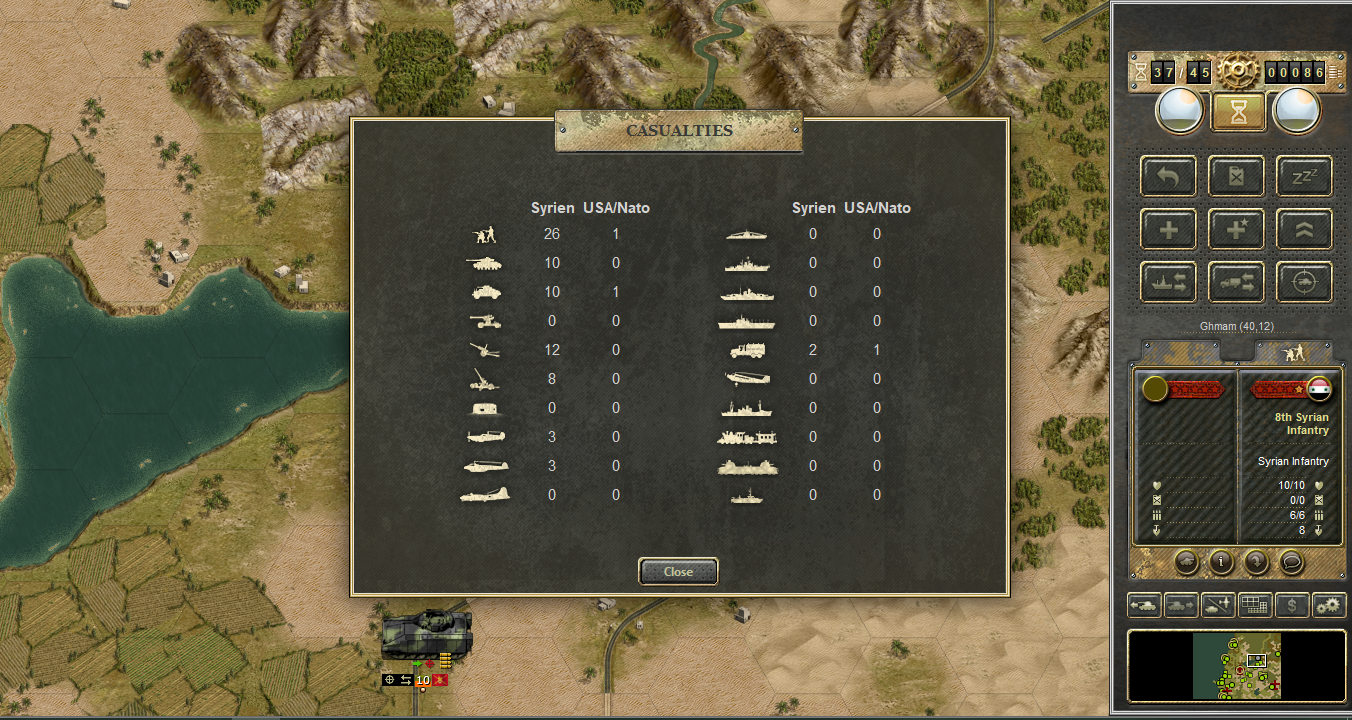This screenshot has height=720, width=1352.
Task: Put the unit to sleep (ZZZ)
Action: (x=1304, y=176)
